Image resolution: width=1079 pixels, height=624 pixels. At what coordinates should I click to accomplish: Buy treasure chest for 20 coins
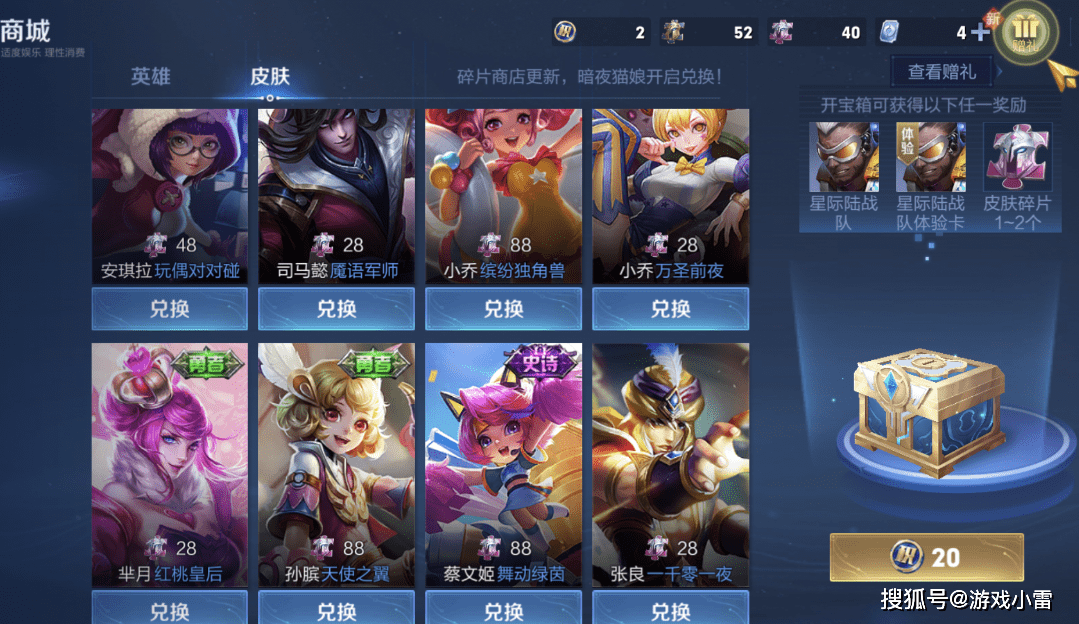click(926, 557)
